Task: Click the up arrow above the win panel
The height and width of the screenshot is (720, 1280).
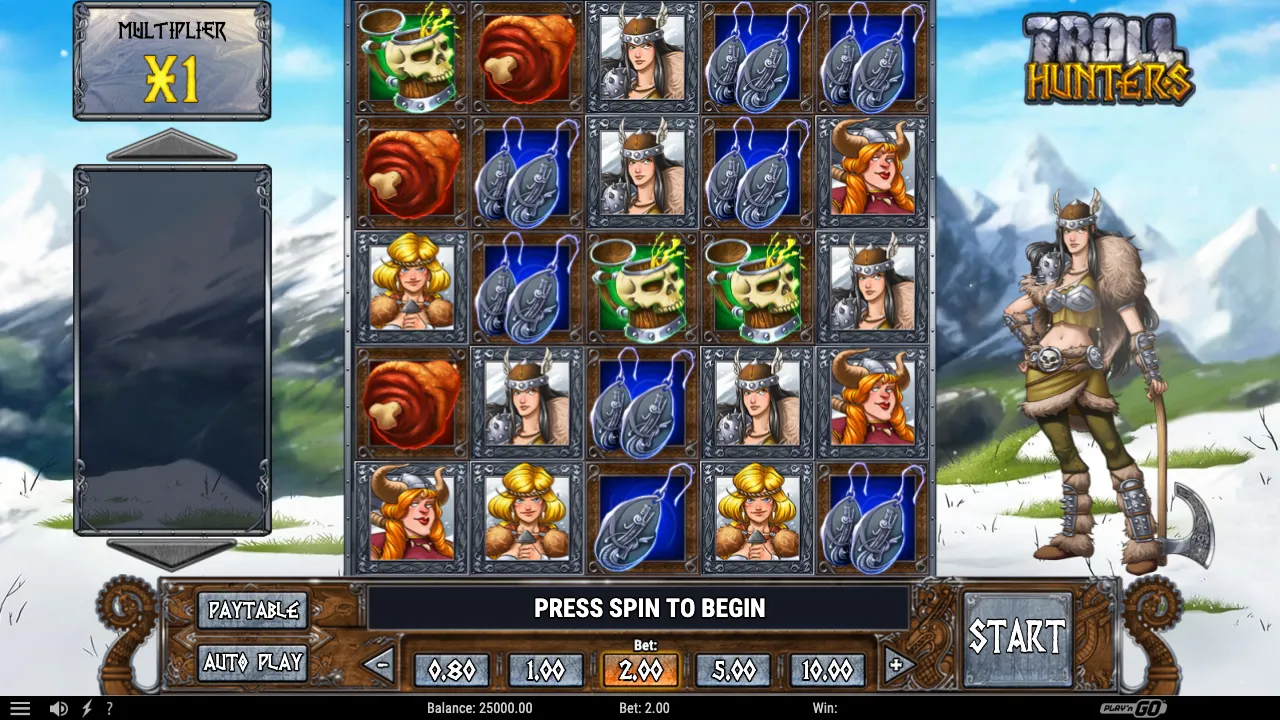Action: pos(172,146)
